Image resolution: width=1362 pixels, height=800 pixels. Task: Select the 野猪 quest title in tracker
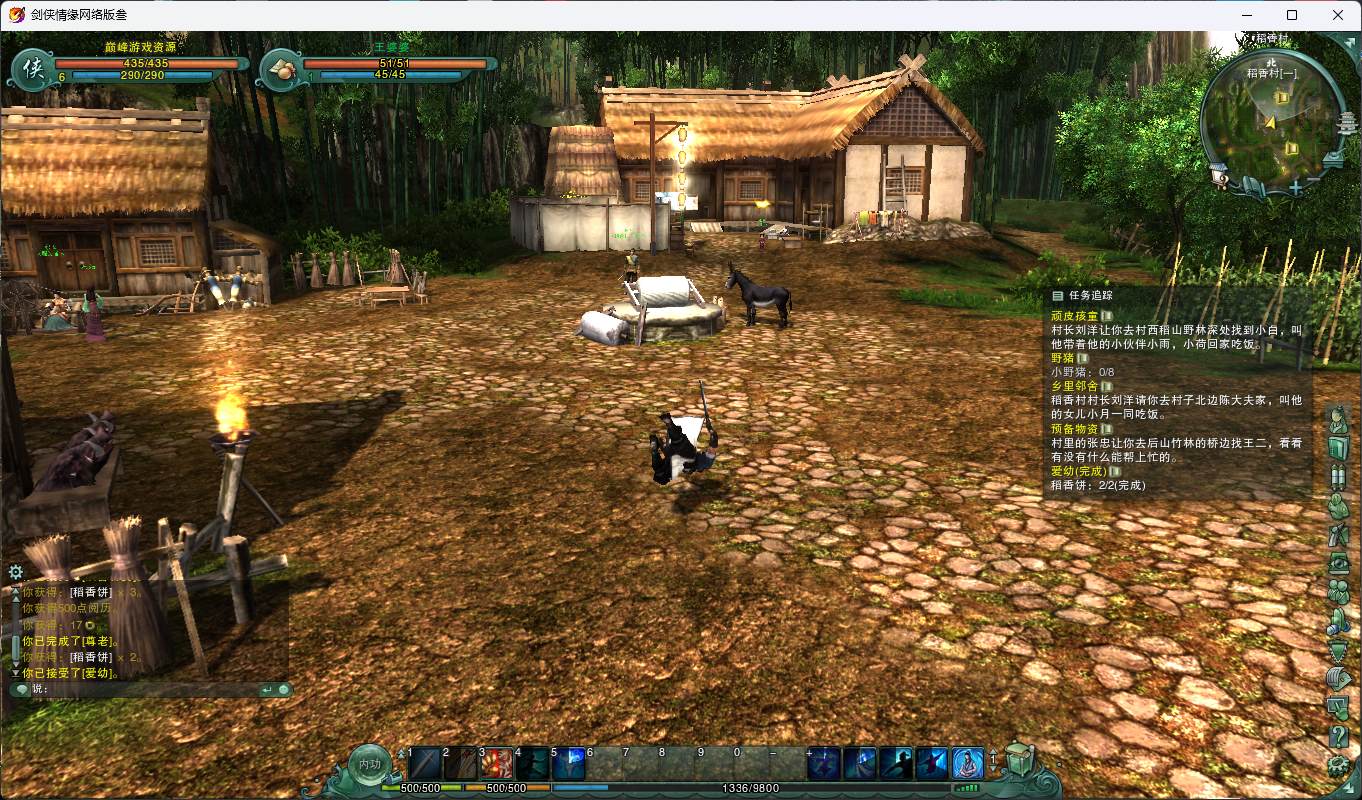point(1062,358)
